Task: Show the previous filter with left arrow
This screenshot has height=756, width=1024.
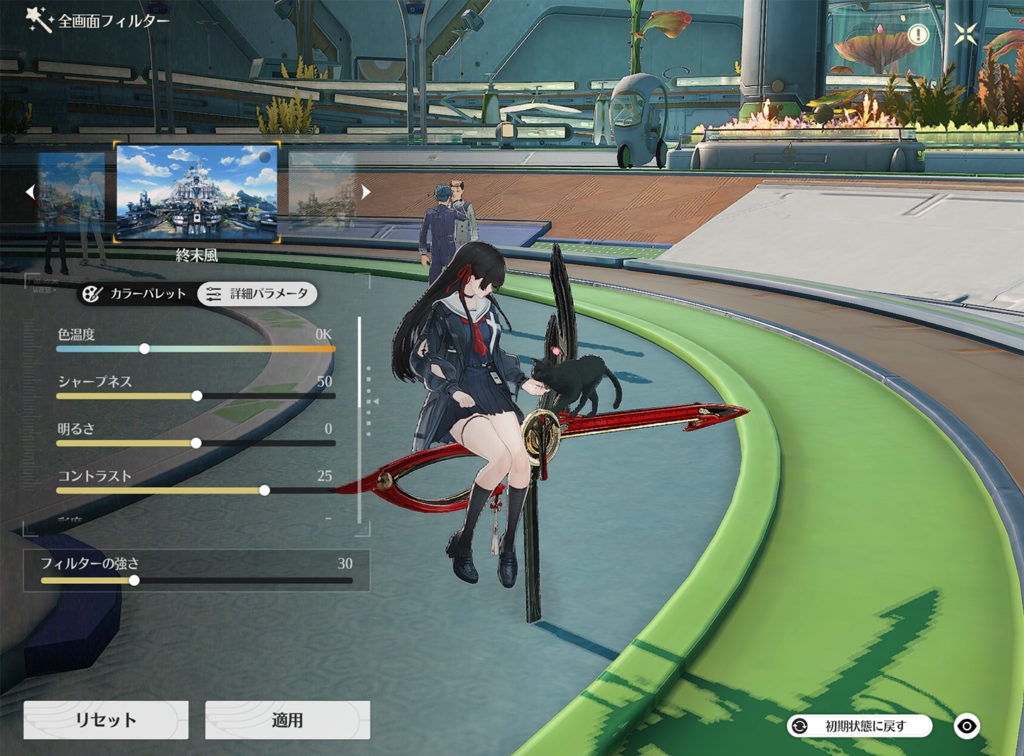Action: click(30, 191)
